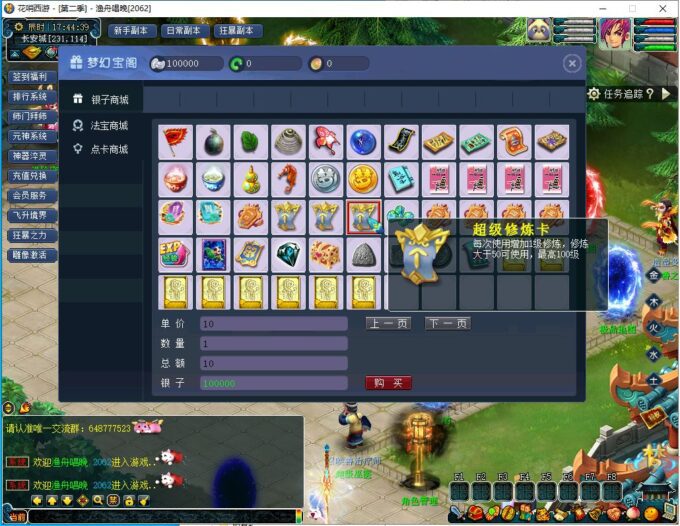Buy the selected item with 购买
Viewport: 680px width, 526px height.
[388, 383]
